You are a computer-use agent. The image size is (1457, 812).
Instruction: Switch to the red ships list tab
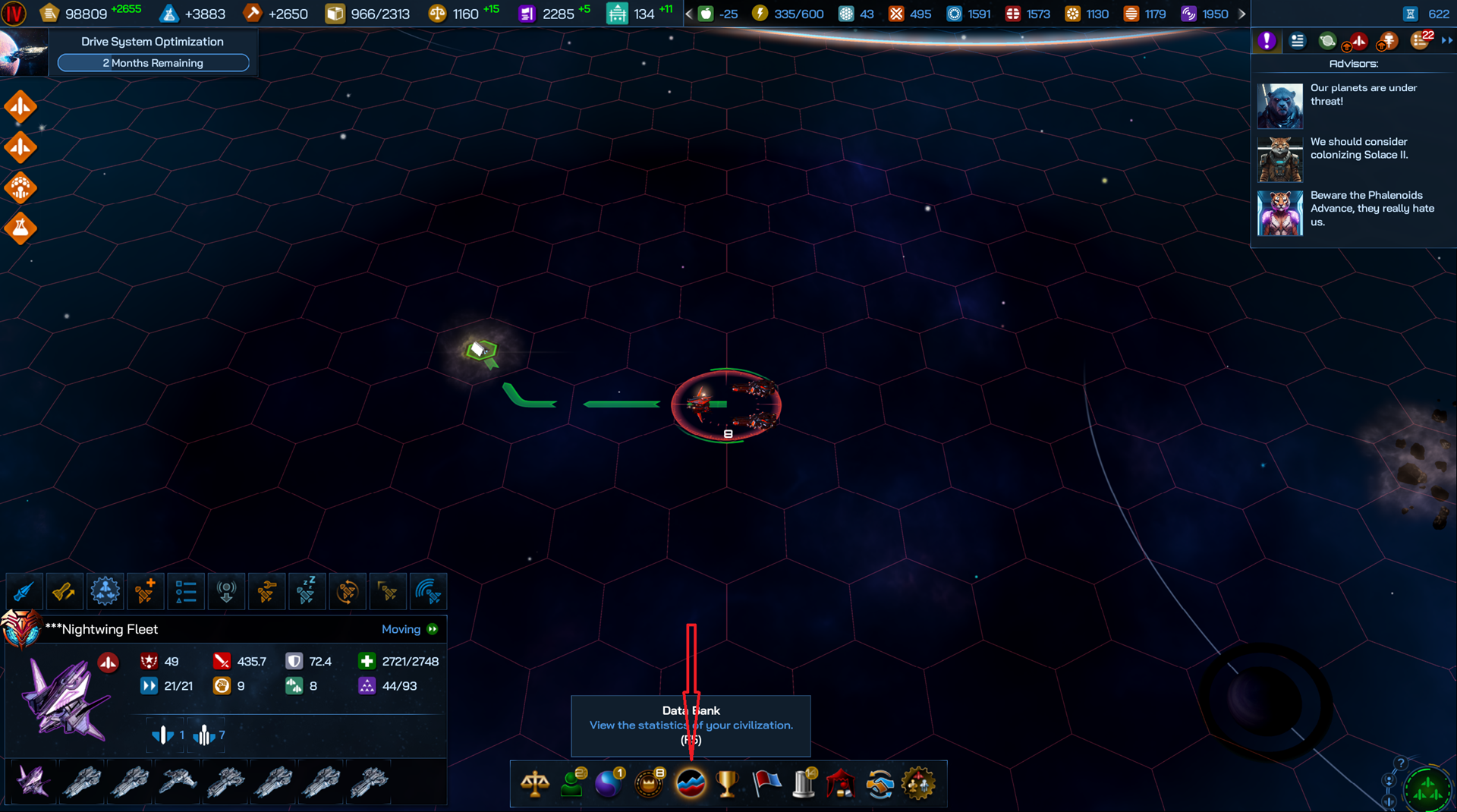pos(1358,41)
